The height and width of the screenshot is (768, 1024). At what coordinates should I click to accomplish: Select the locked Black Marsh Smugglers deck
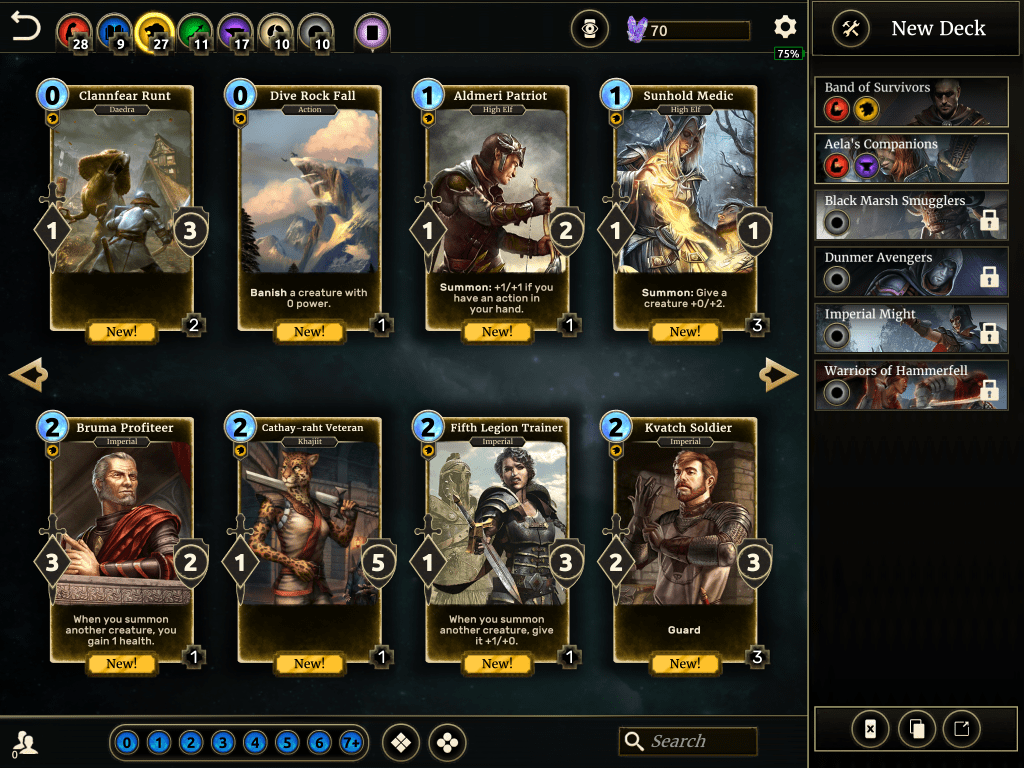[x=911, y=214]
